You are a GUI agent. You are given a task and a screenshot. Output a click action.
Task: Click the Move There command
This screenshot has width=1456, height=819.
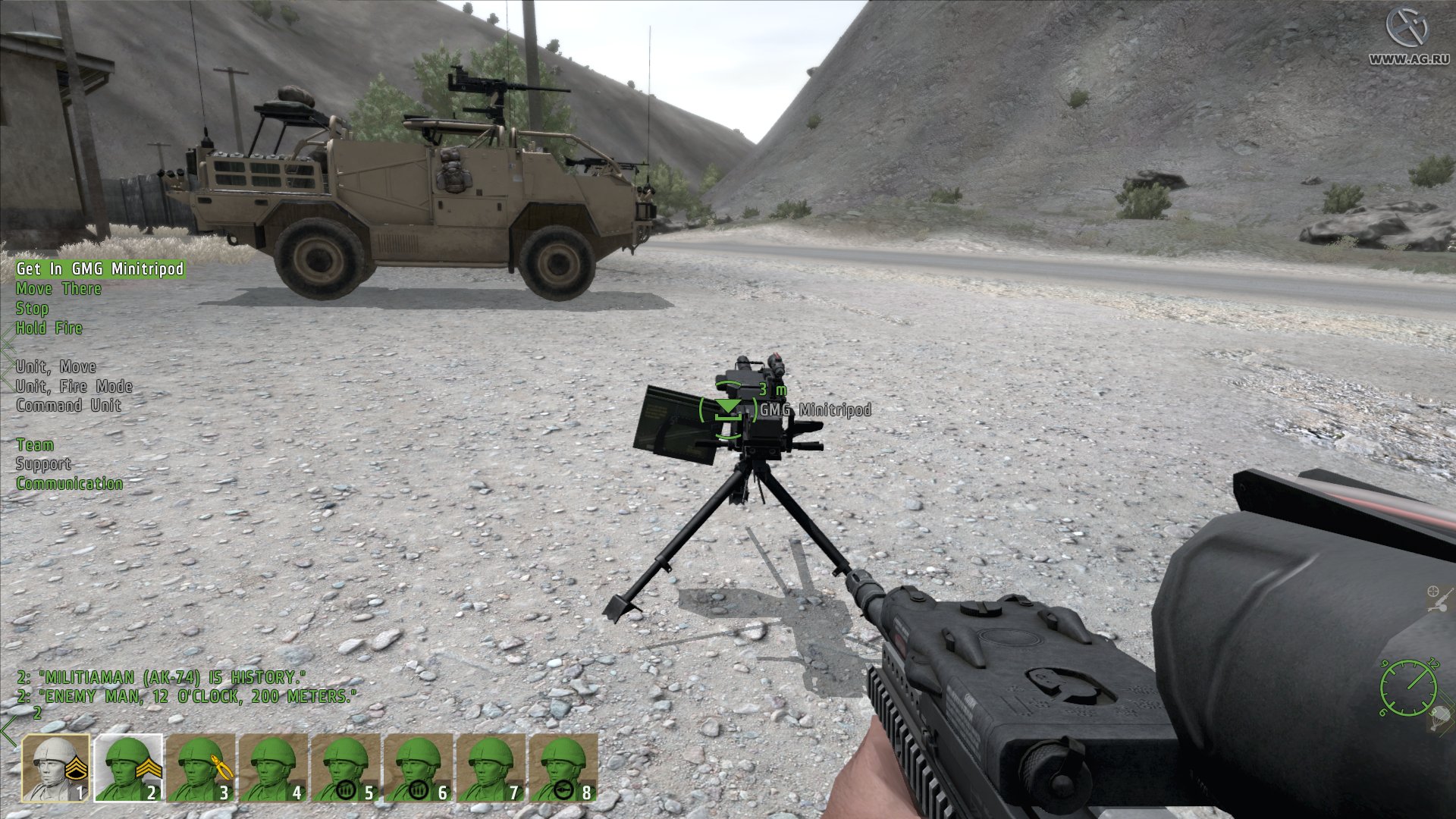[58, 288]
